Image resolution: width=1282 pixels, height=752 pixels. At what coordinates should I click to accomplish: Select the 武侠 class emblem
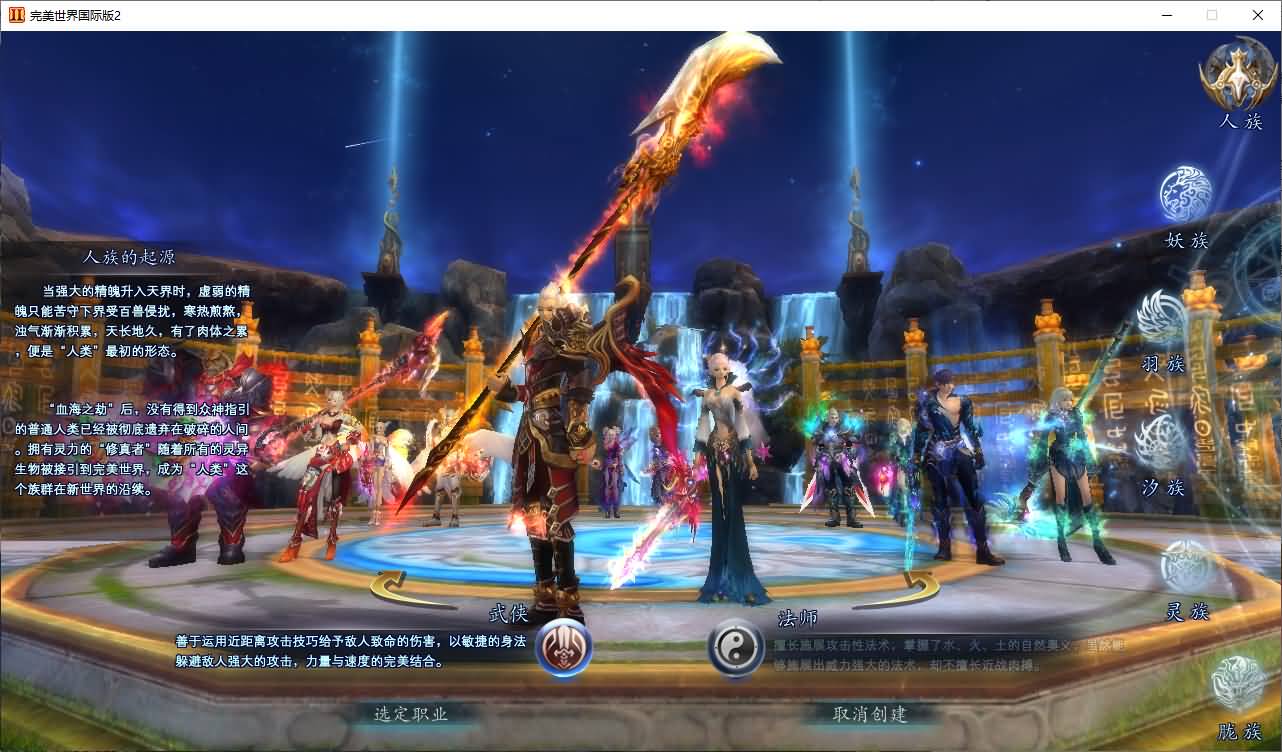click(563, 648)
